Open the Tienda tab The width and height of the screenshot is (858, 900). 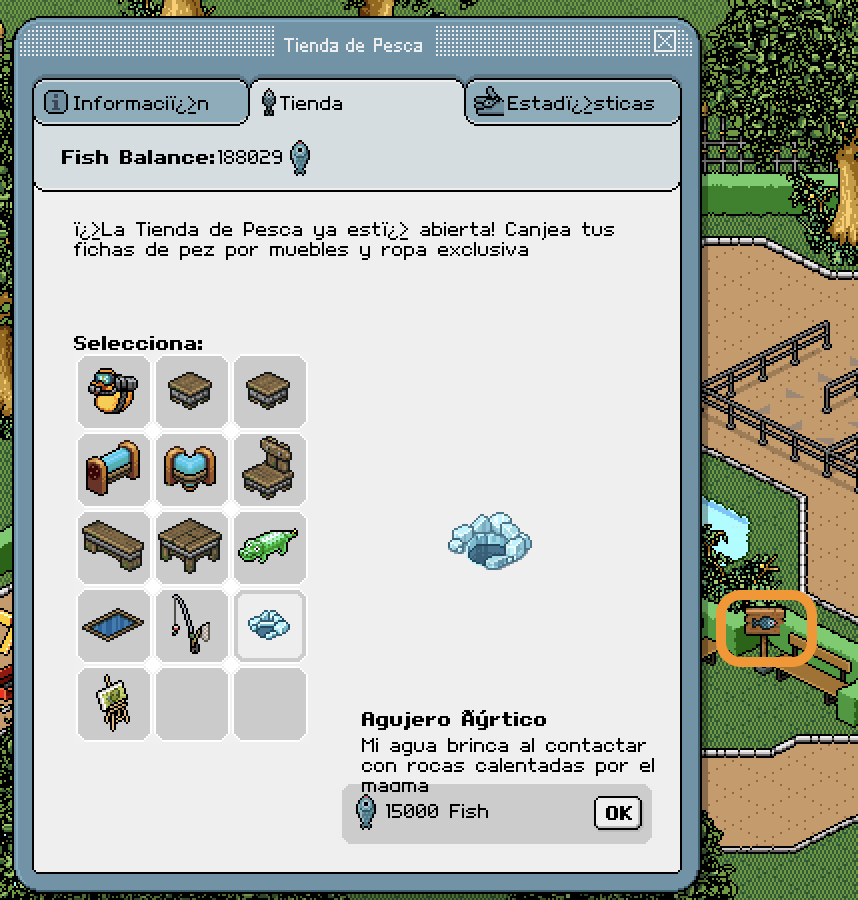pyautogui.click(x=356, y=103)
